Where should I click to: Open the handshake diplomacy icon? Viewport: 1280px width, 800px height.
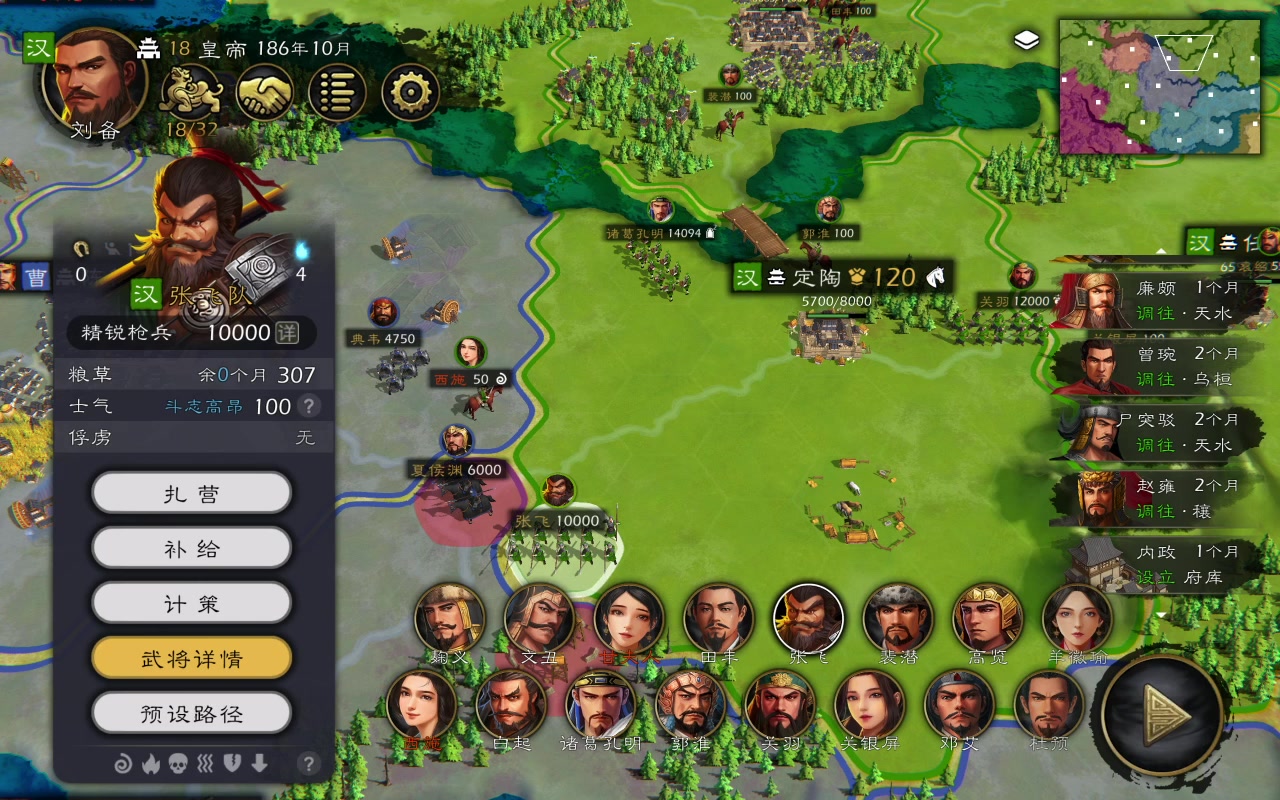coord(264,92)
